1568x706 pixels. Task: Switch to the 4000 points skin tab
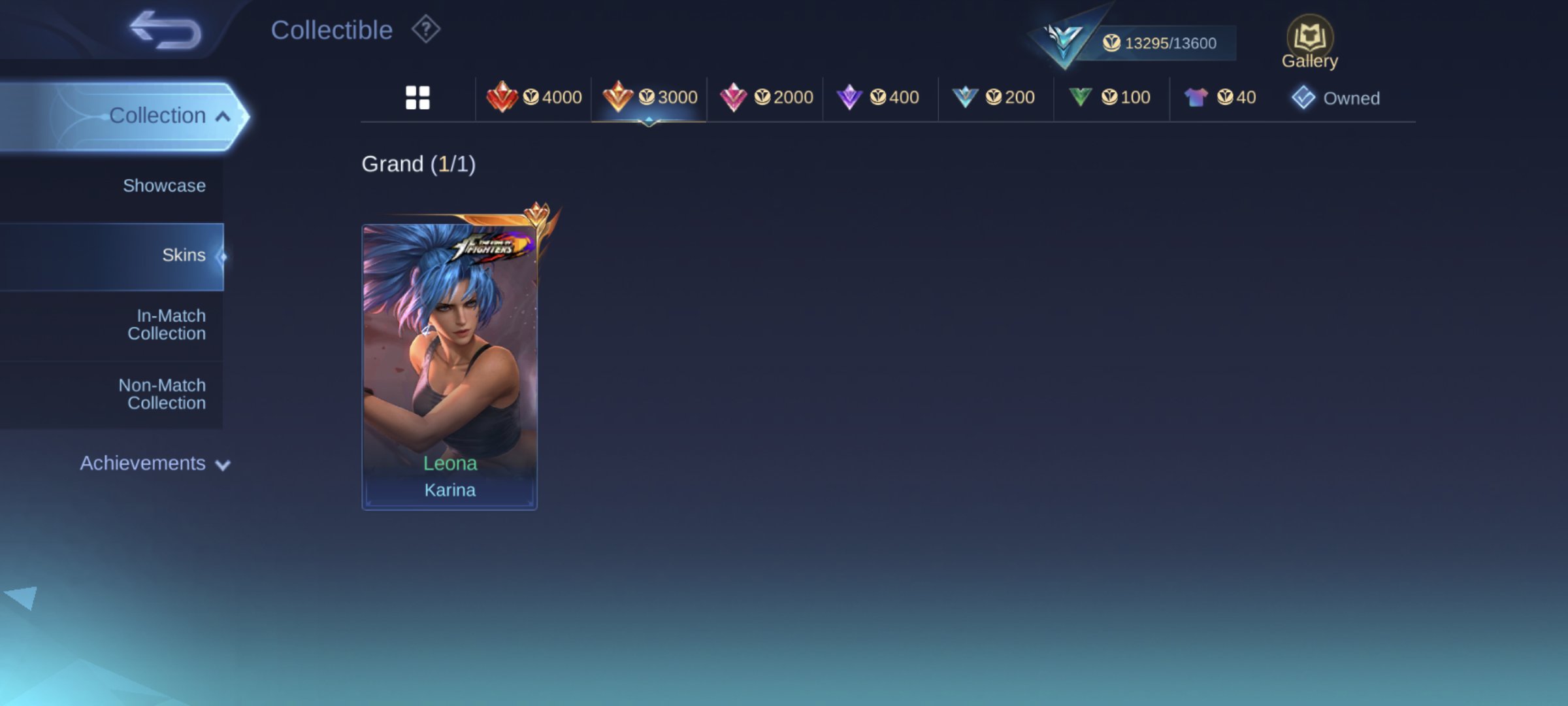tap(534, 98)
